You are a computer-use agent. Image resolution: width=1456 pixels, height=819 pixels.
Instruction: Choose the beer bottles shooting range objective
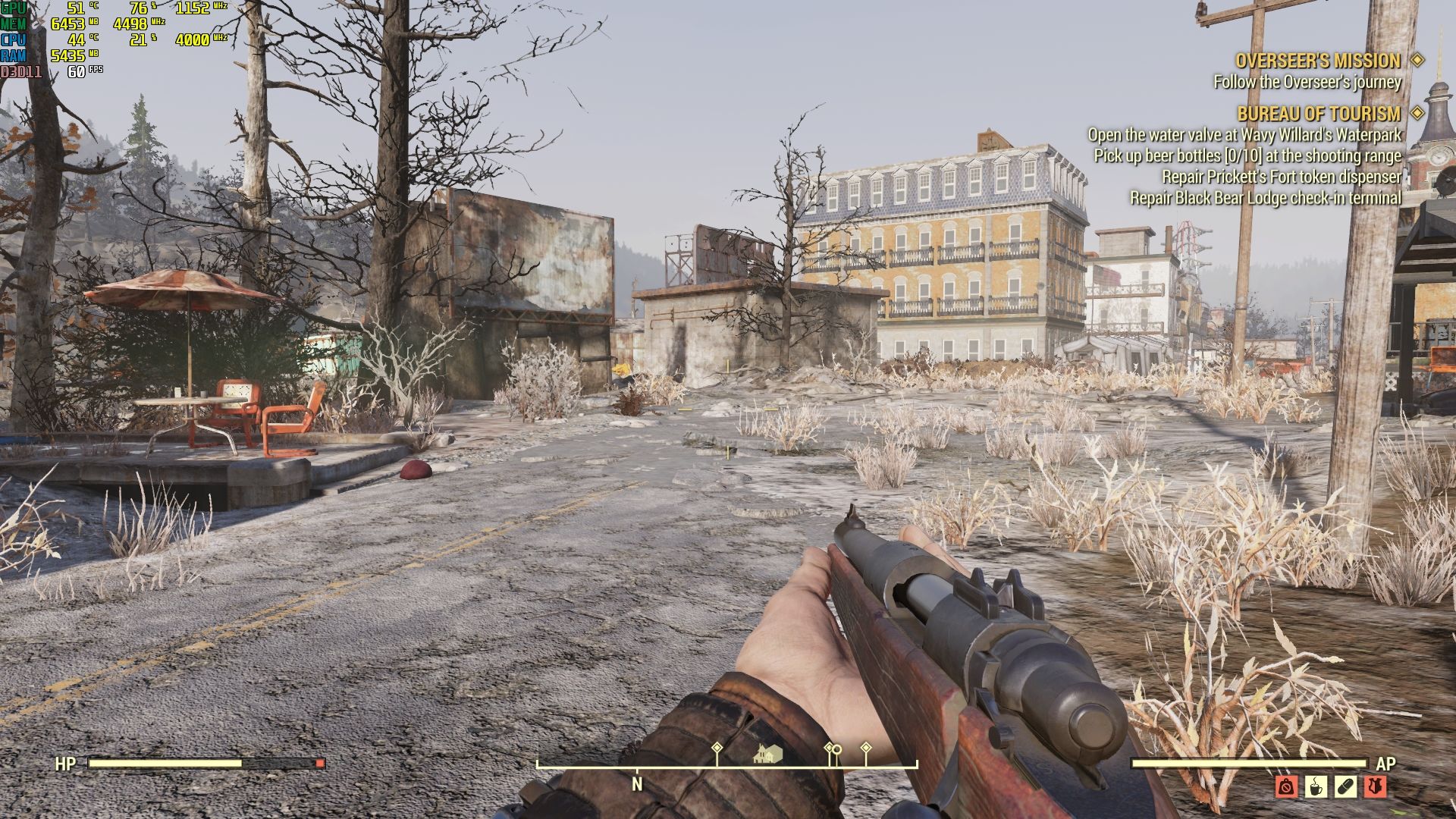click(x=1247, y=155)
